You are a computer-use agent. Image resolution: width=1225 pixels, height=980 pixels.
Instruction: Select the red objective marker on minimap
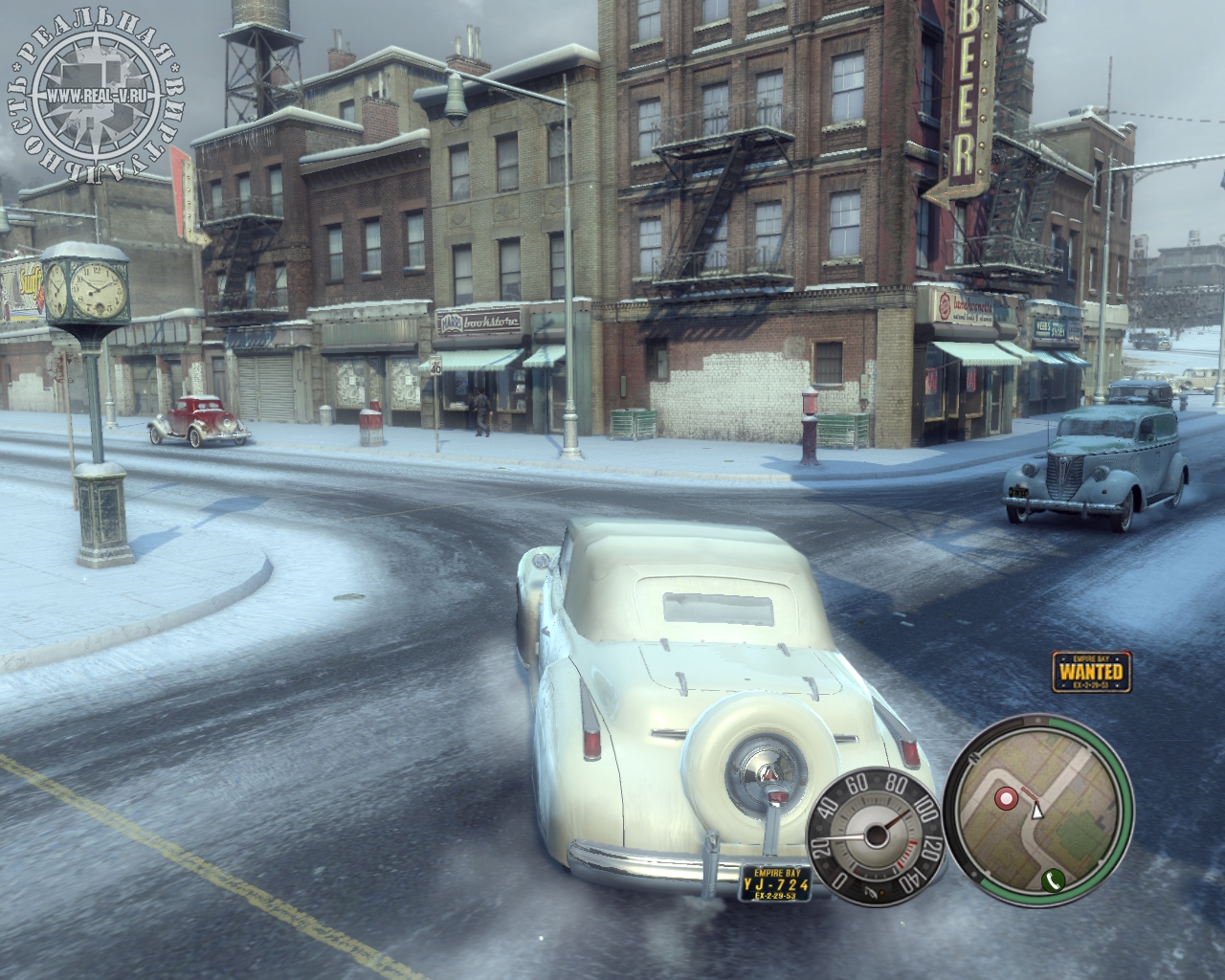(1005, 797)
